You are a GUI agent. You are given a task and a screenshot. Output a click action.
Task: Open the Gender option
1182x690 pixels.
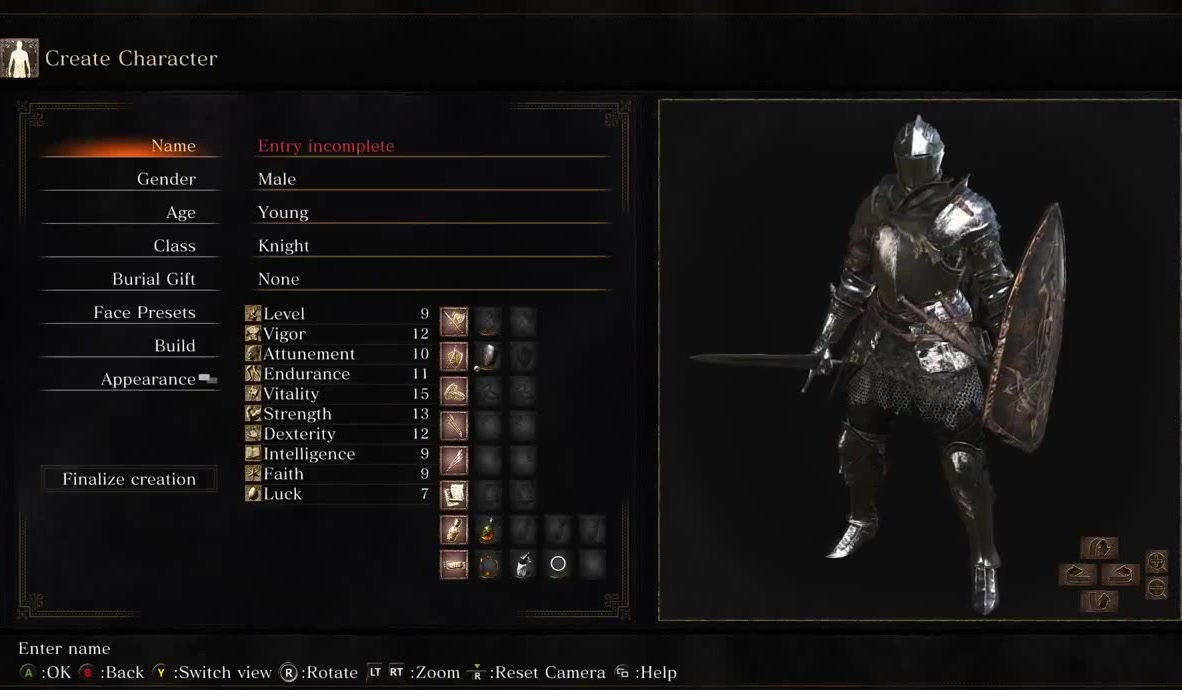[x=166, y=179]
